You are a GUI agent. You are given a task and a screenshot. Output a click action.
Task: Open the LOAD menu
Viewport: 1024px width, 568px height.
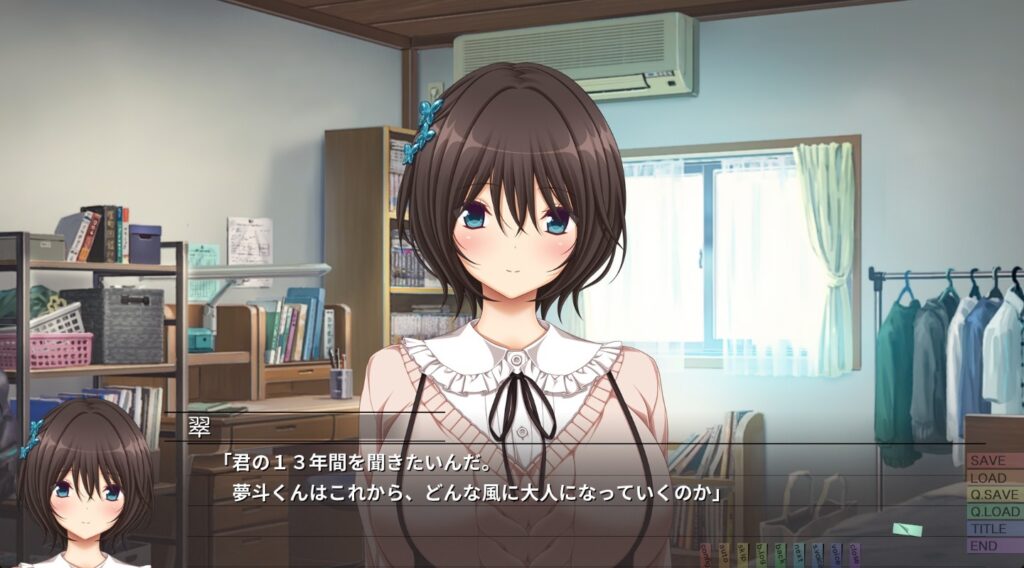point(994,478)
